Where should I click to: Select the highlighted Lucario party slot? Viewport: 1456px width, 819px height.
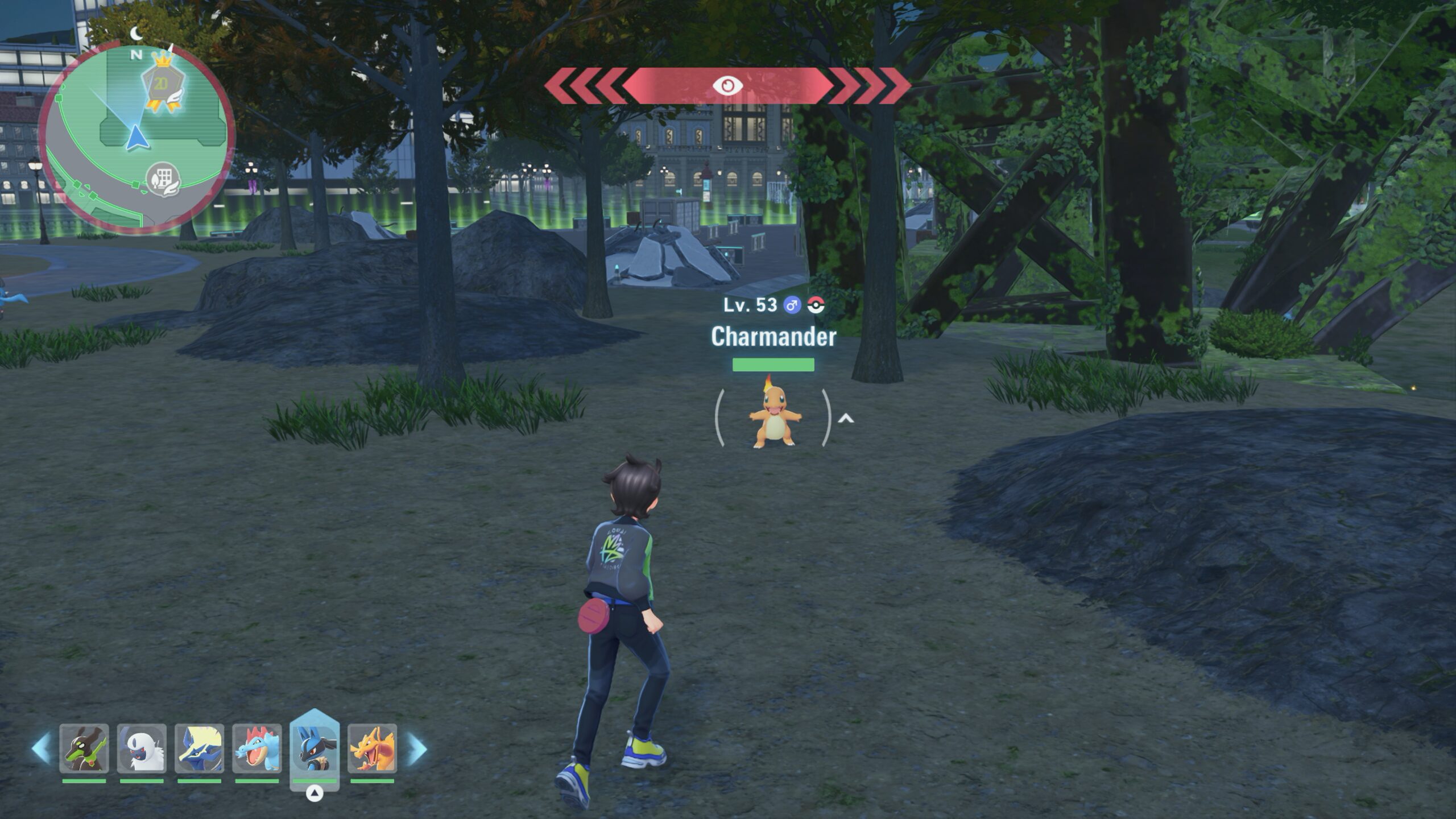pyautogui.click(x=315, y=747)
